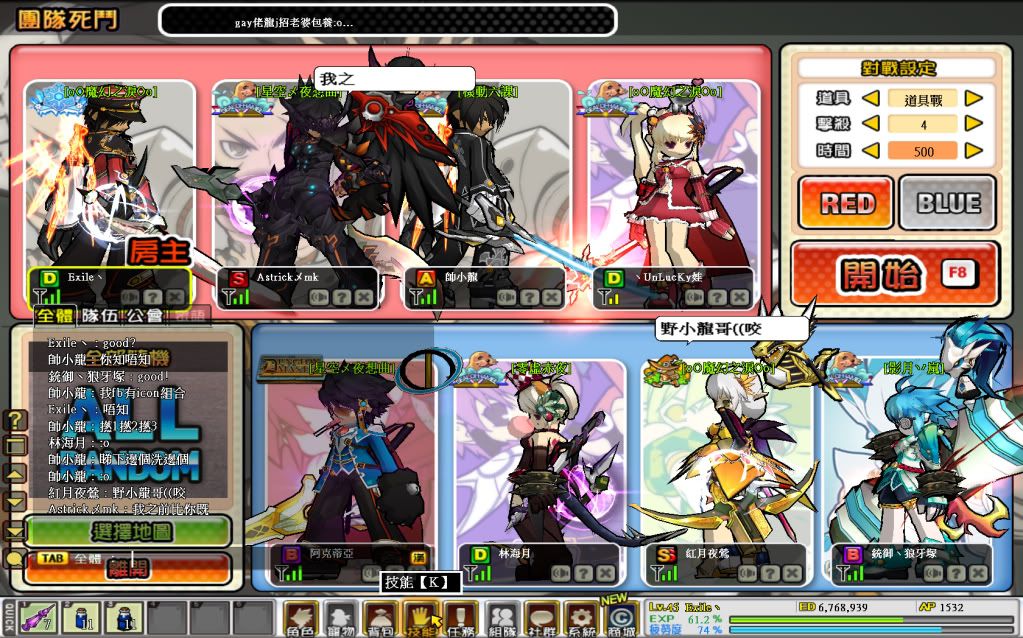Viewport: 1023px width, 638px height.
Task: Increase the 時間 time limit with right arrow
Action: [972, 151]
